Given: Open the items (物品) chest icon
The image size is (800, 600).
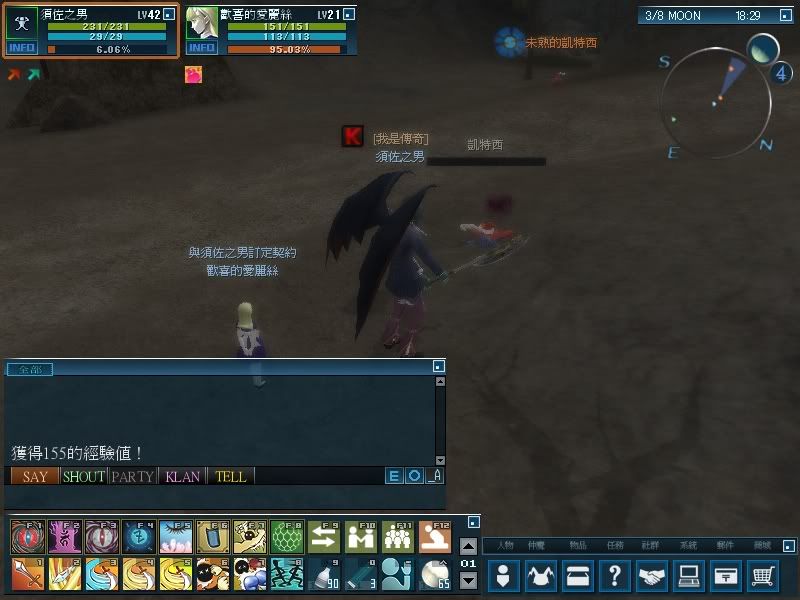Looking at the screenshot, I should (579, 576).
